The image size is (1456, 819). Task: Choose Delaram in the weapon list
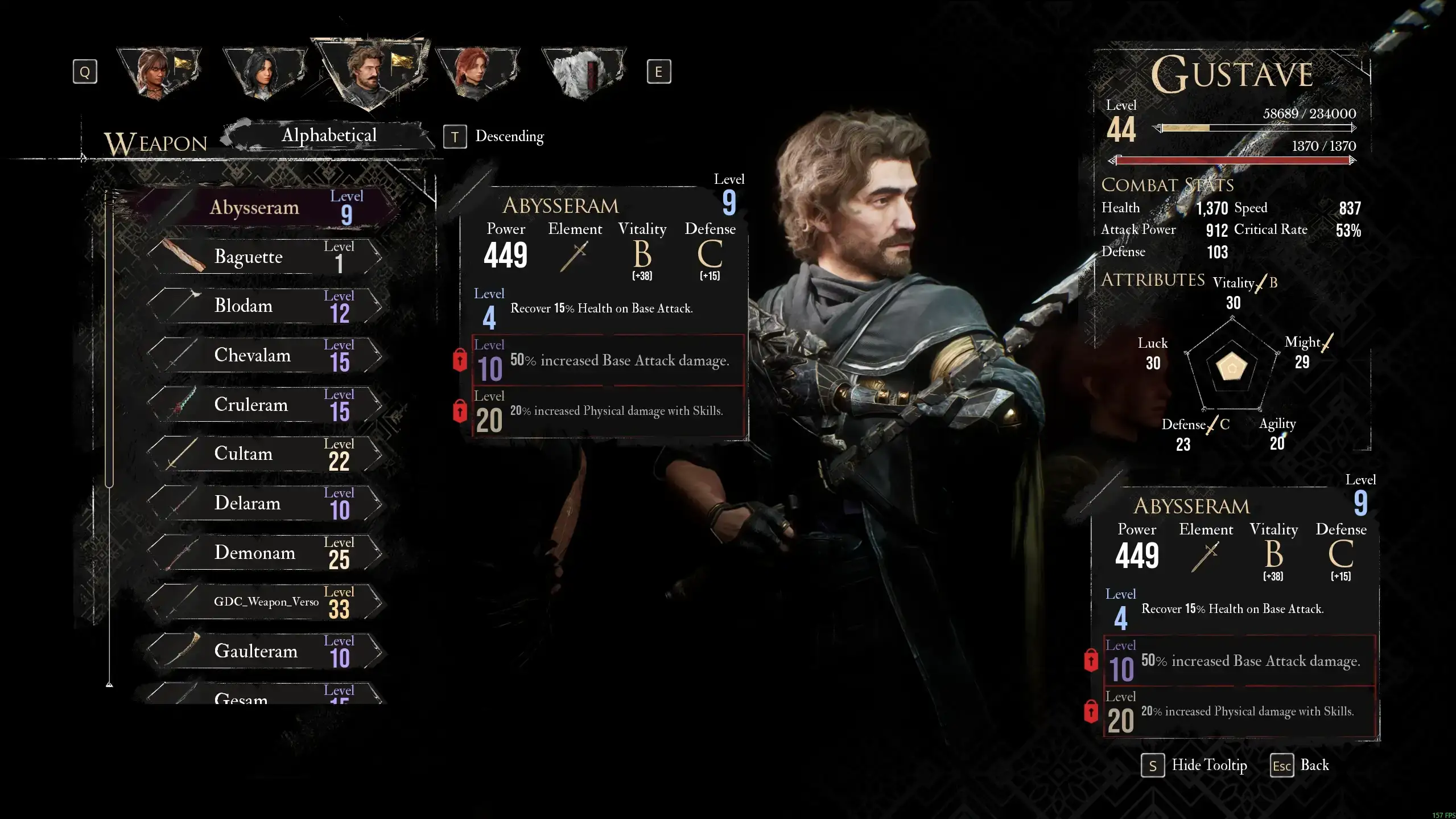[x=265, y=503]
